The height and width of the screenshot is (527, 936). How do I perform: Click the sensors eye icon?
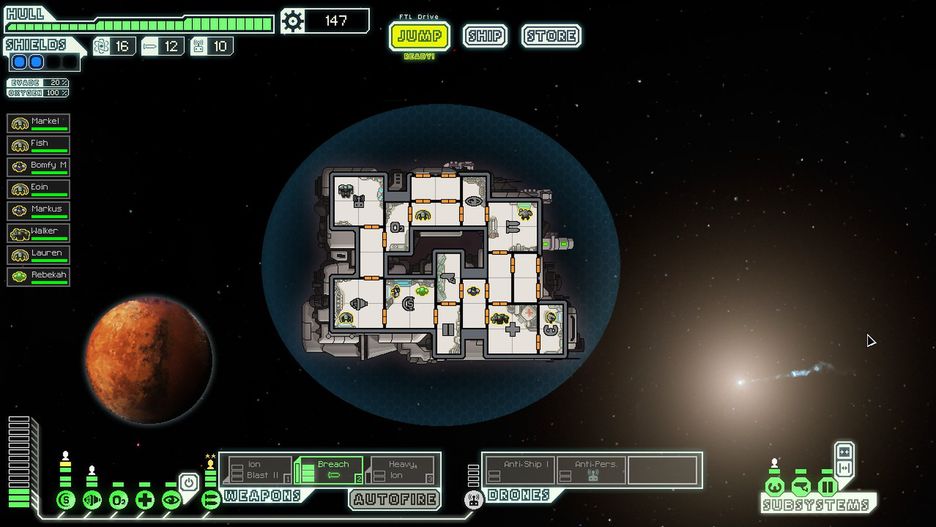(170, 499)
